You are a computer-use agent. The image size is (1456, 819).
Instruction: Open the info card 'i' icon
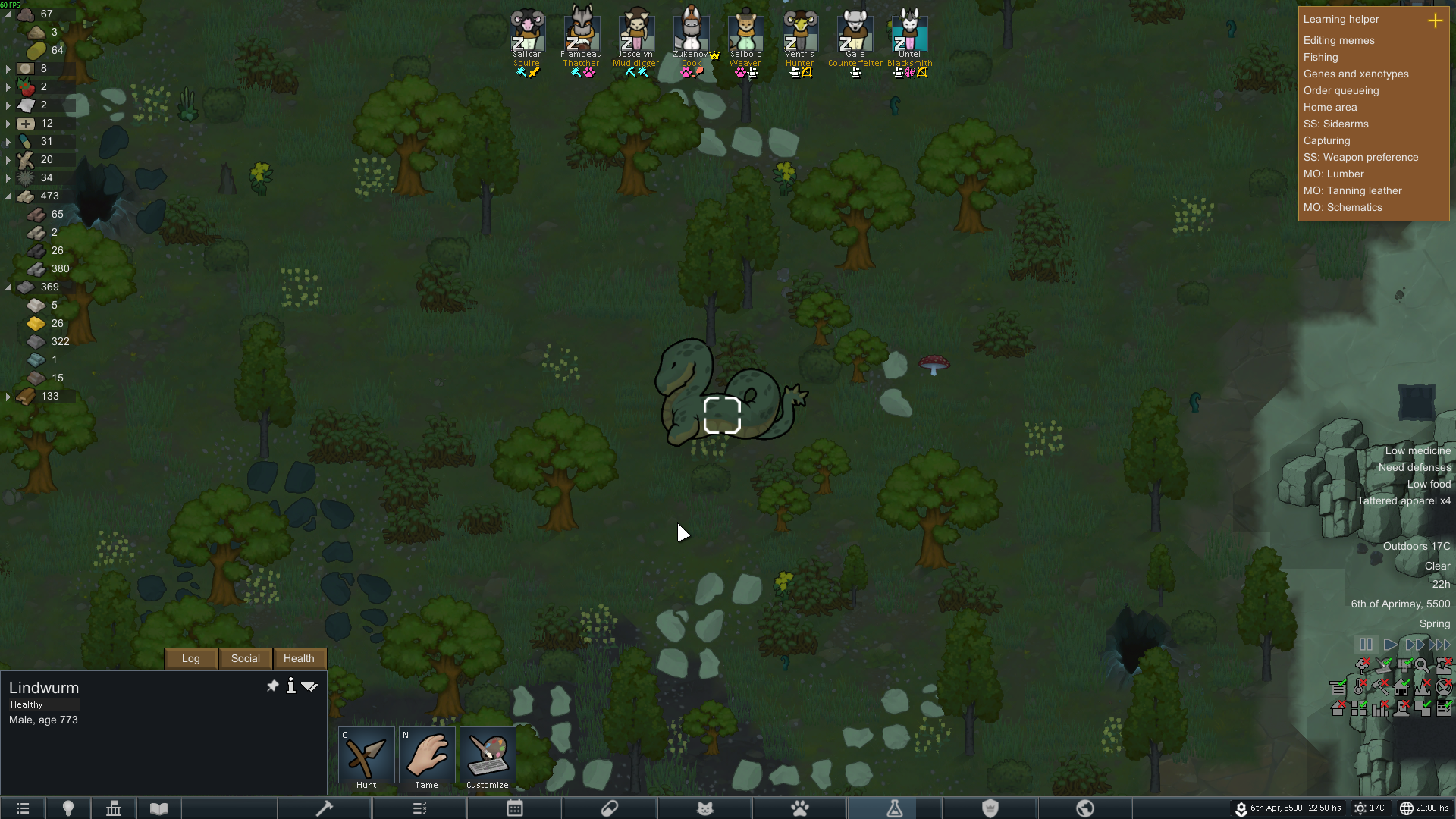(290, 686)
